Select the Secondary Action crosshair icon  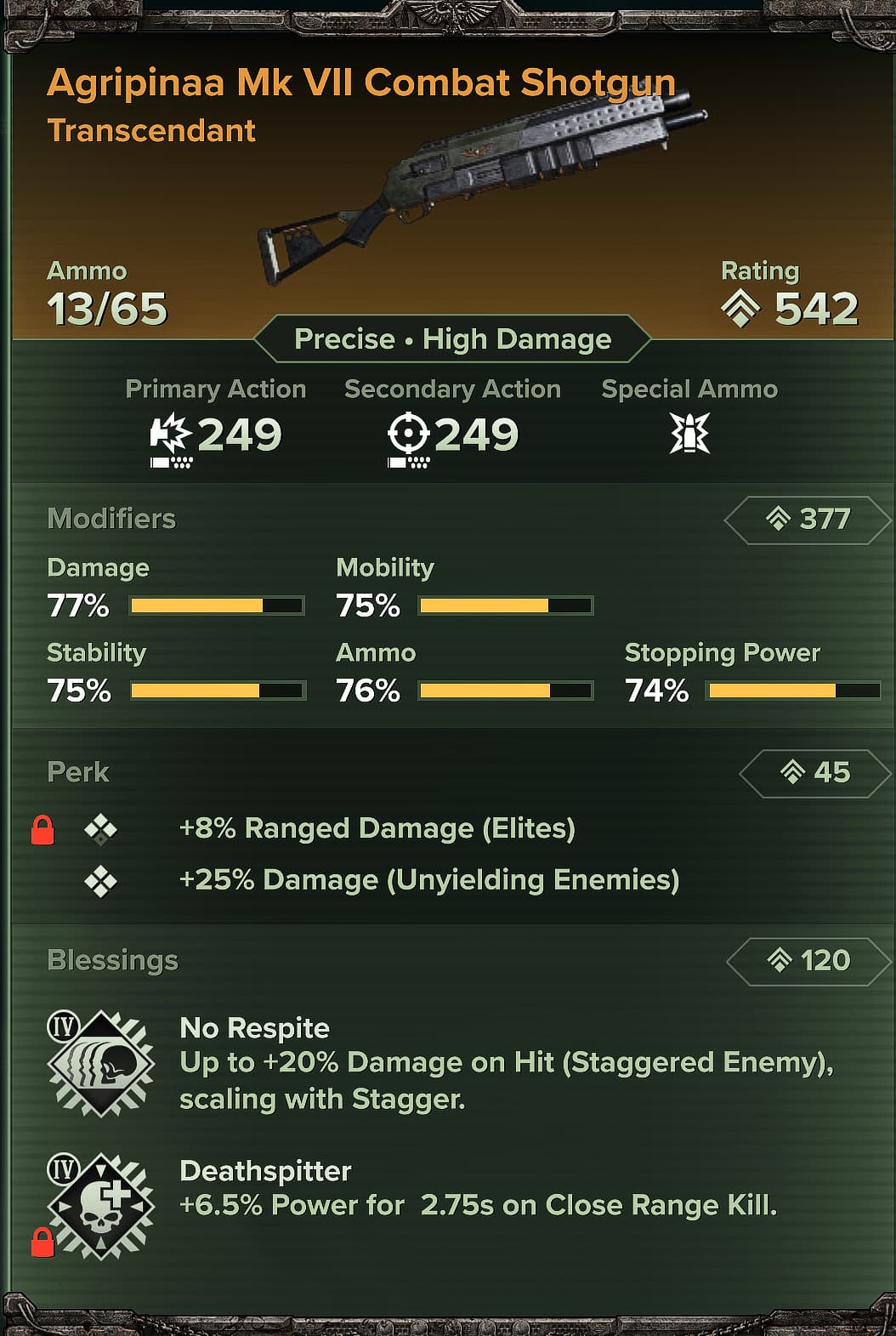pyautogui.click(x=408, y=435)
